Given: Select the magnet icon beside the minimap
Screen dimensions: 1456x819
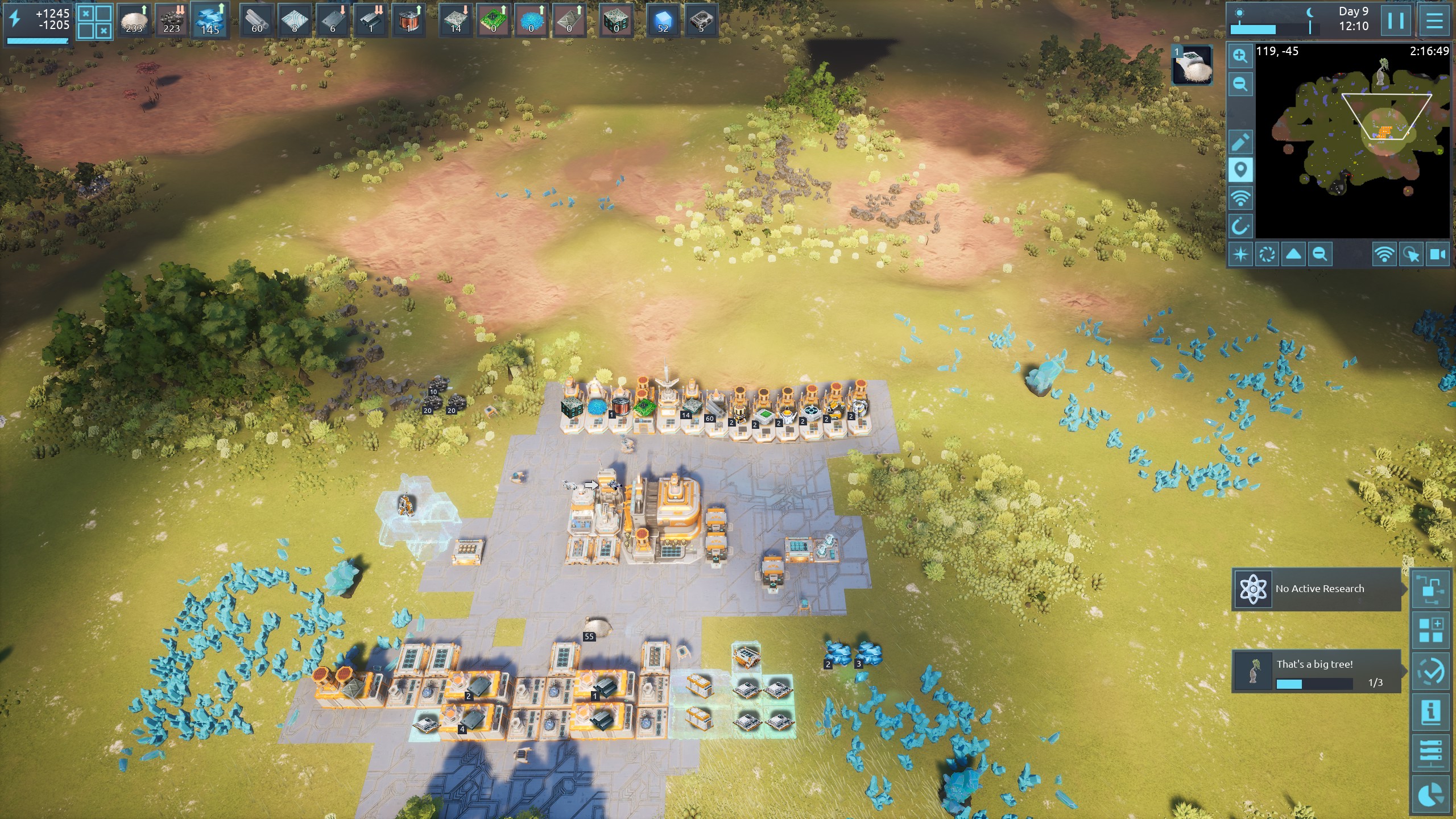Looking at the screenshot, I should coord(1240,226).
